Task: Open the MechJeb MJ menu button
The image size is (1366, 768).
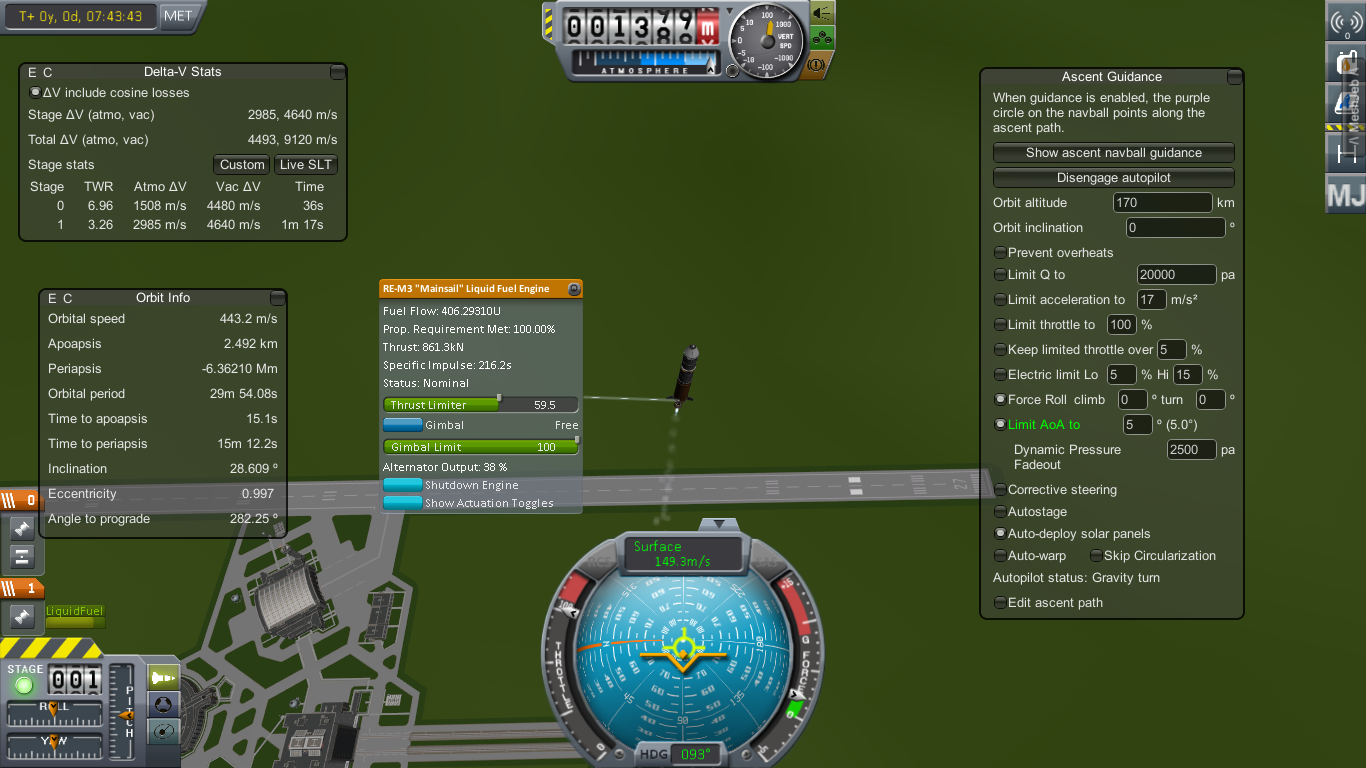Action: tap(1345, 195)
